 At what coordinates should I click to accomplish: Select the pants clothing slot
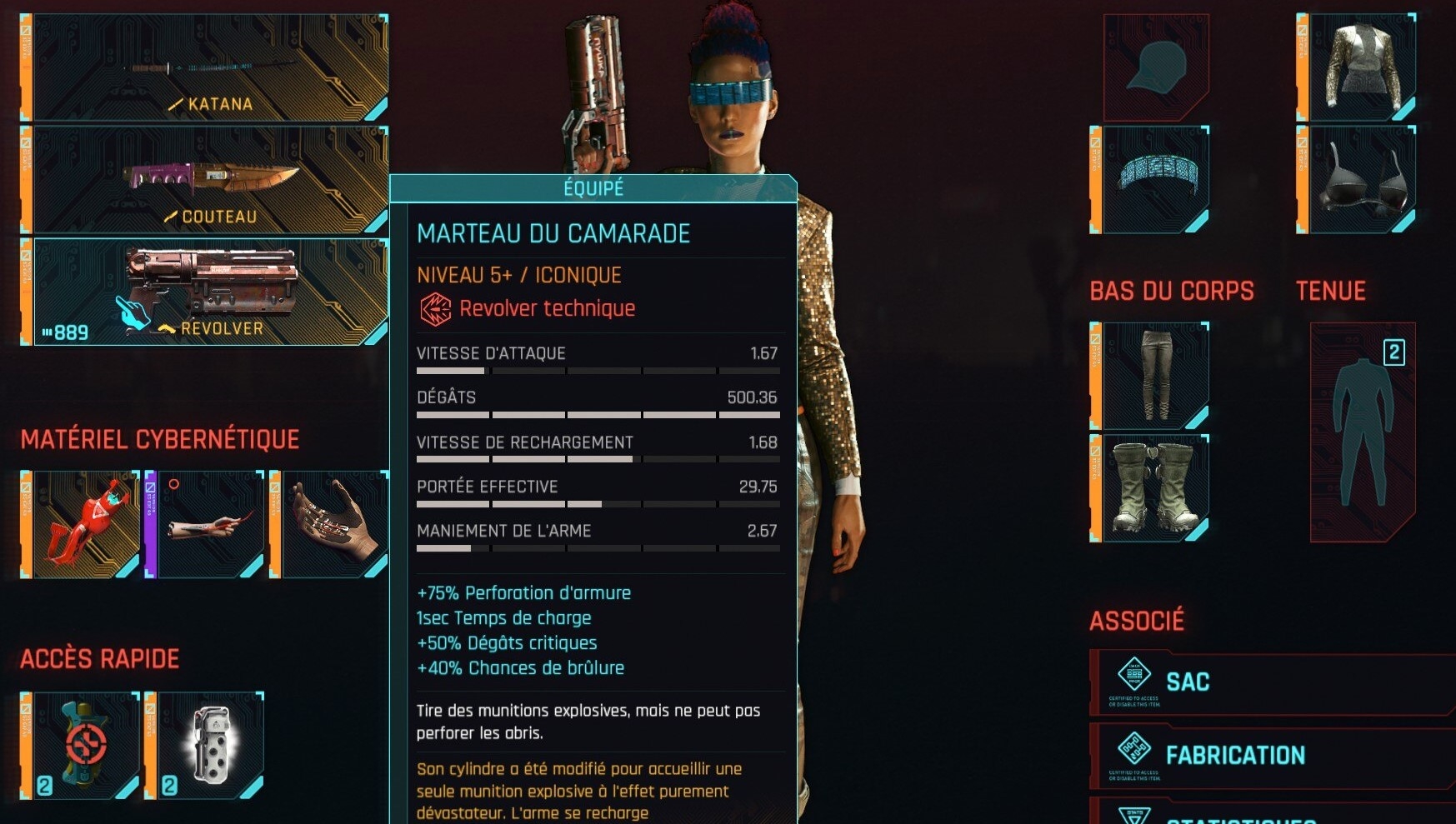(x=1155, y=376)
